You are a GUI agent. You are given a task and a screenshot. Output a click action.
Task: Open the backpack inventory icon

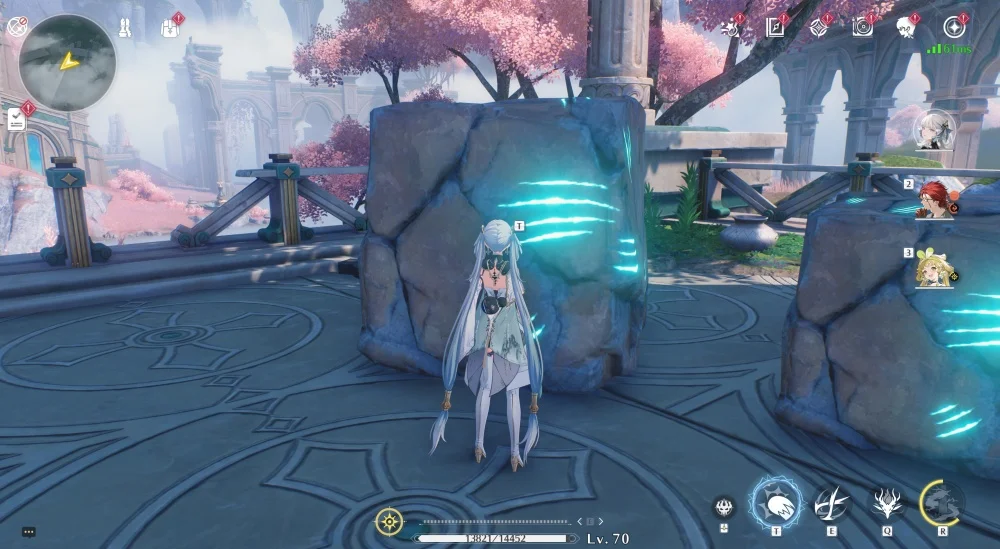pos(168,29)
